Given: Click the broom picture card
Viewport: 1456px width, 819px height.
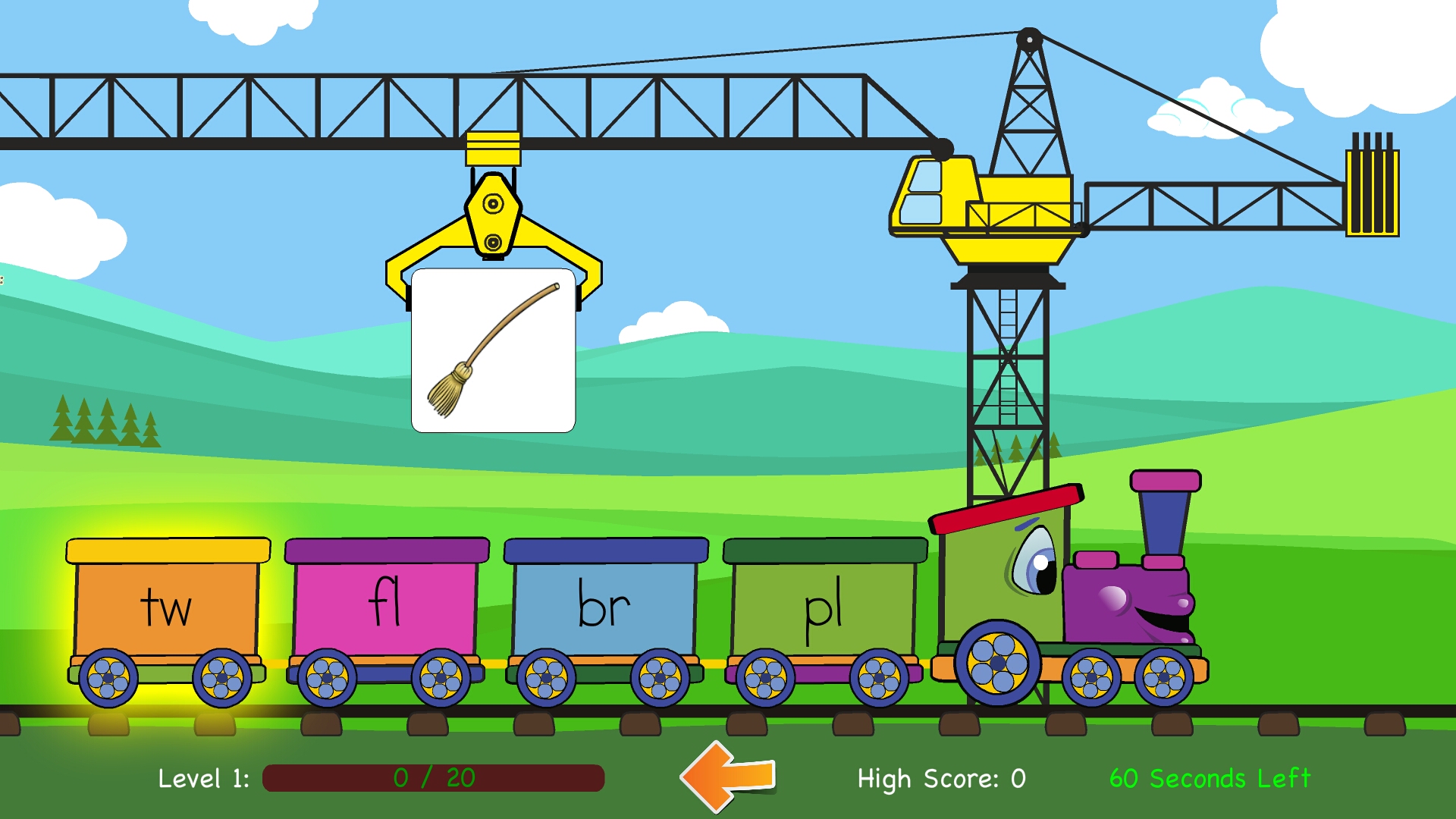Looking at the screenshot, I should pyautogui.click(x=494, y=349).
